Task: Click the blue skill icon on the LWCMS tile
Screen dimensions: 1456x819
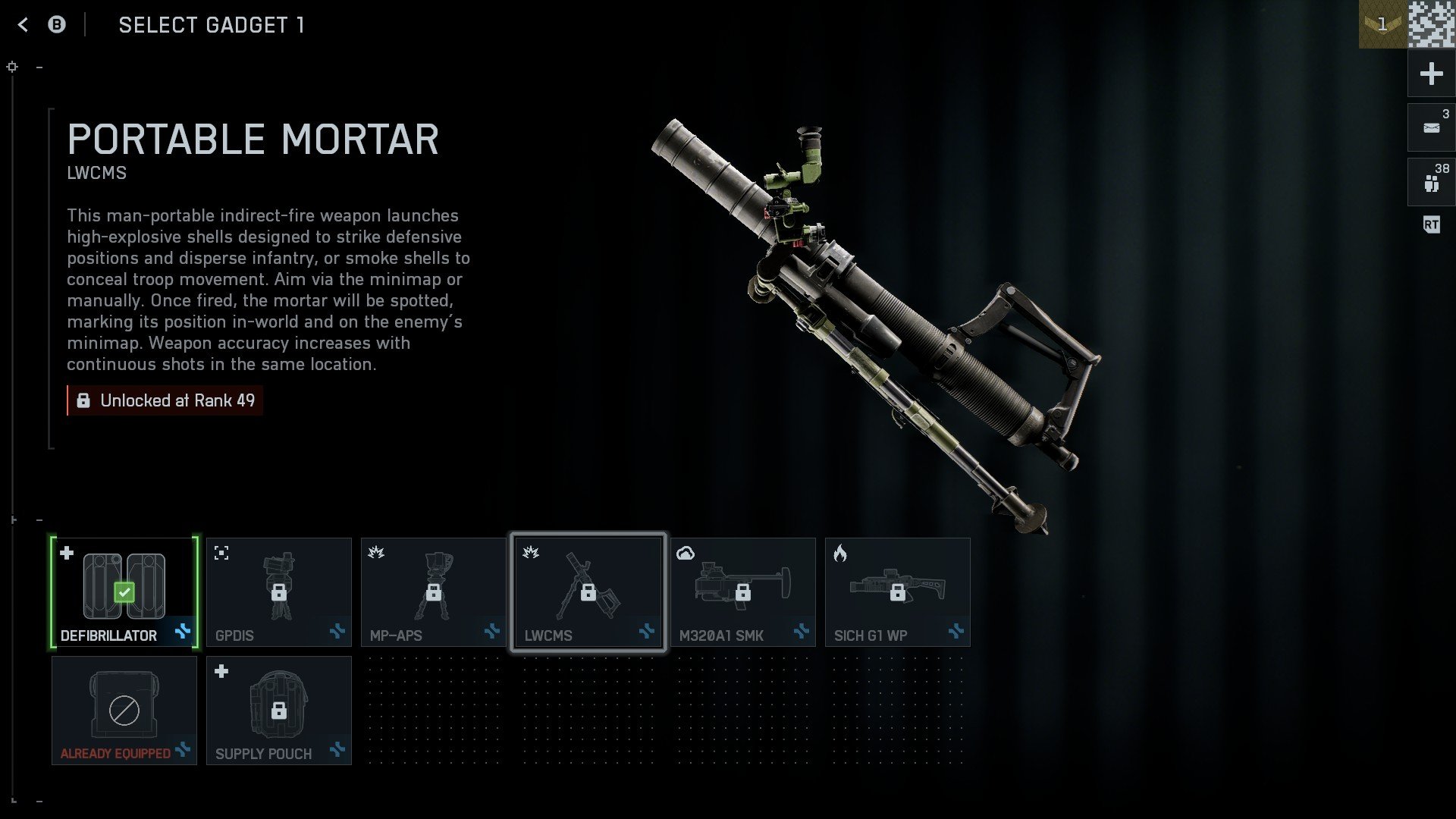Action: coord(646,632)
